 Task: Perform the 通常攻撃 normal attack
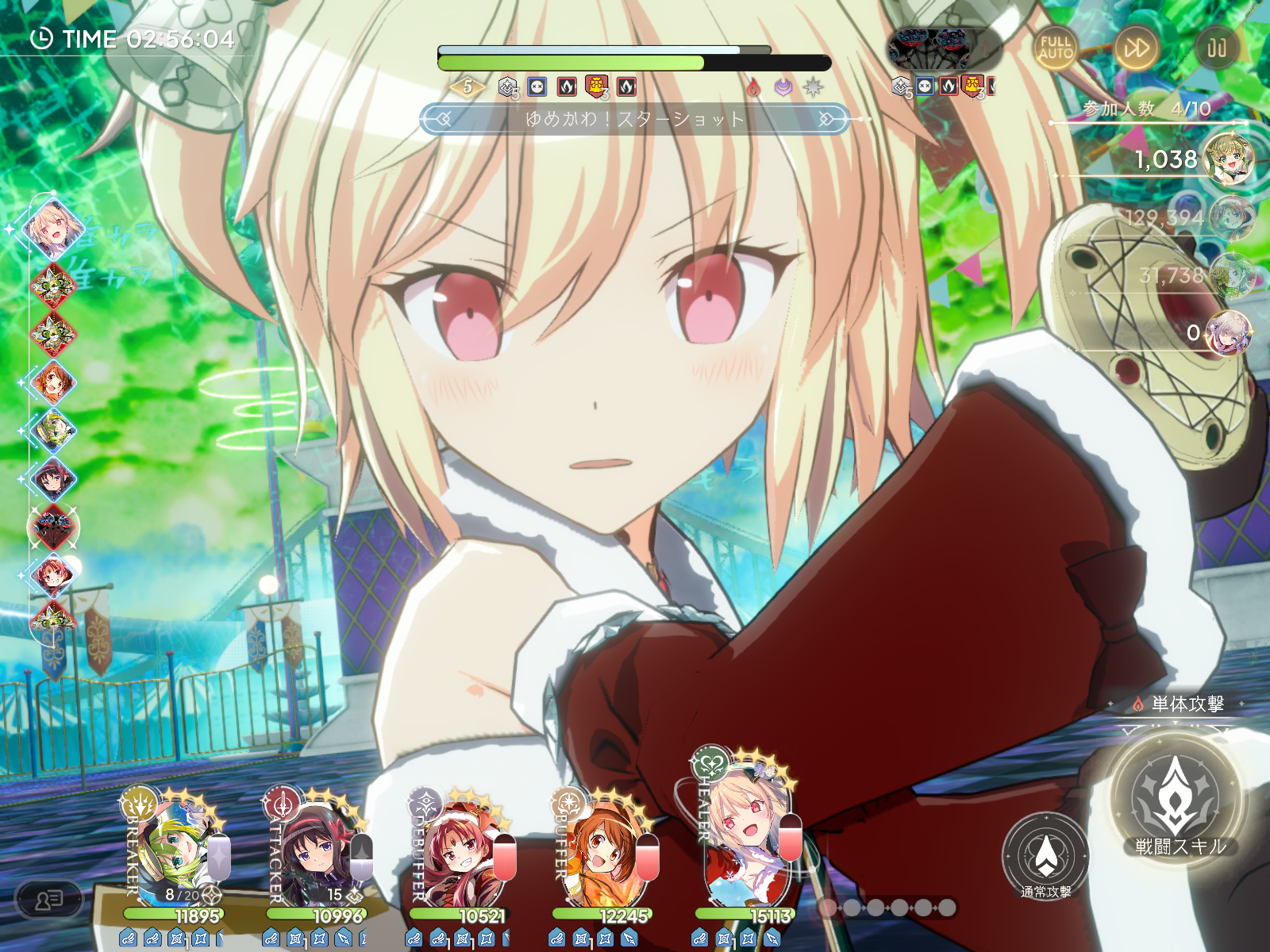click(1045, 857)
